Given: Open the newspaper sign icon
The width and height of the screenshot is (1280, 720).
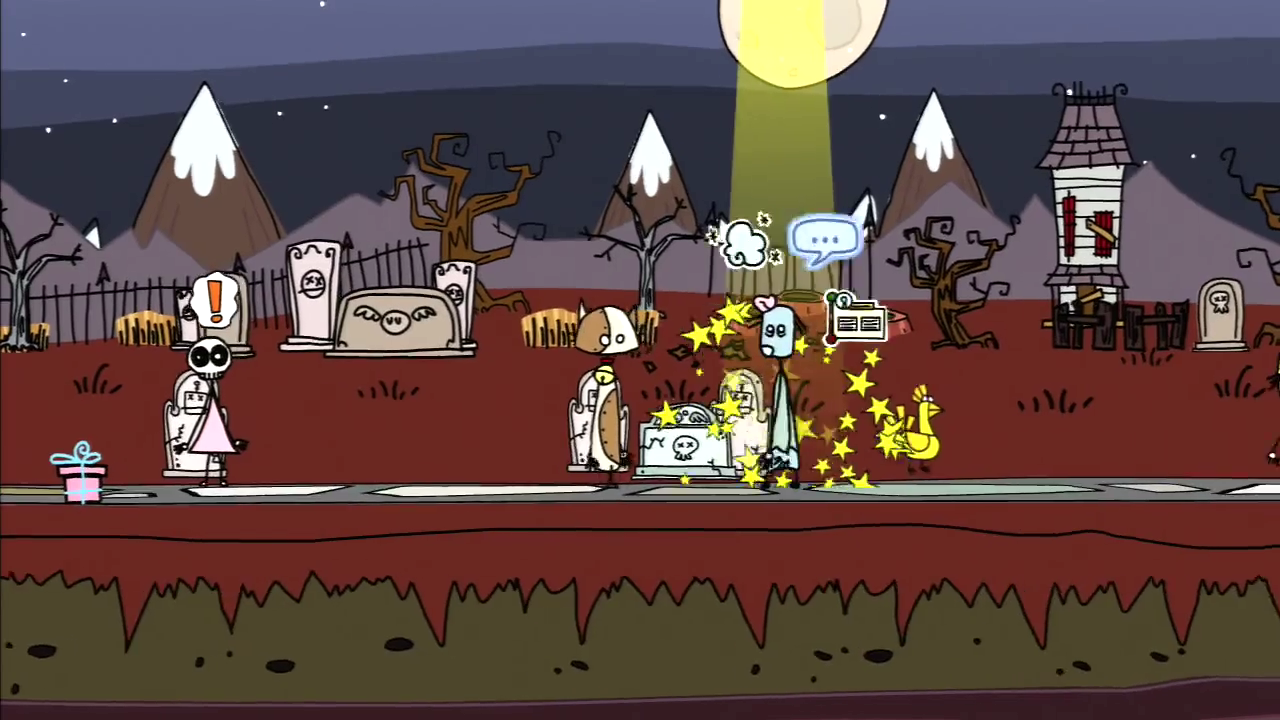Looking at the screenshot, I should (856, 321).
